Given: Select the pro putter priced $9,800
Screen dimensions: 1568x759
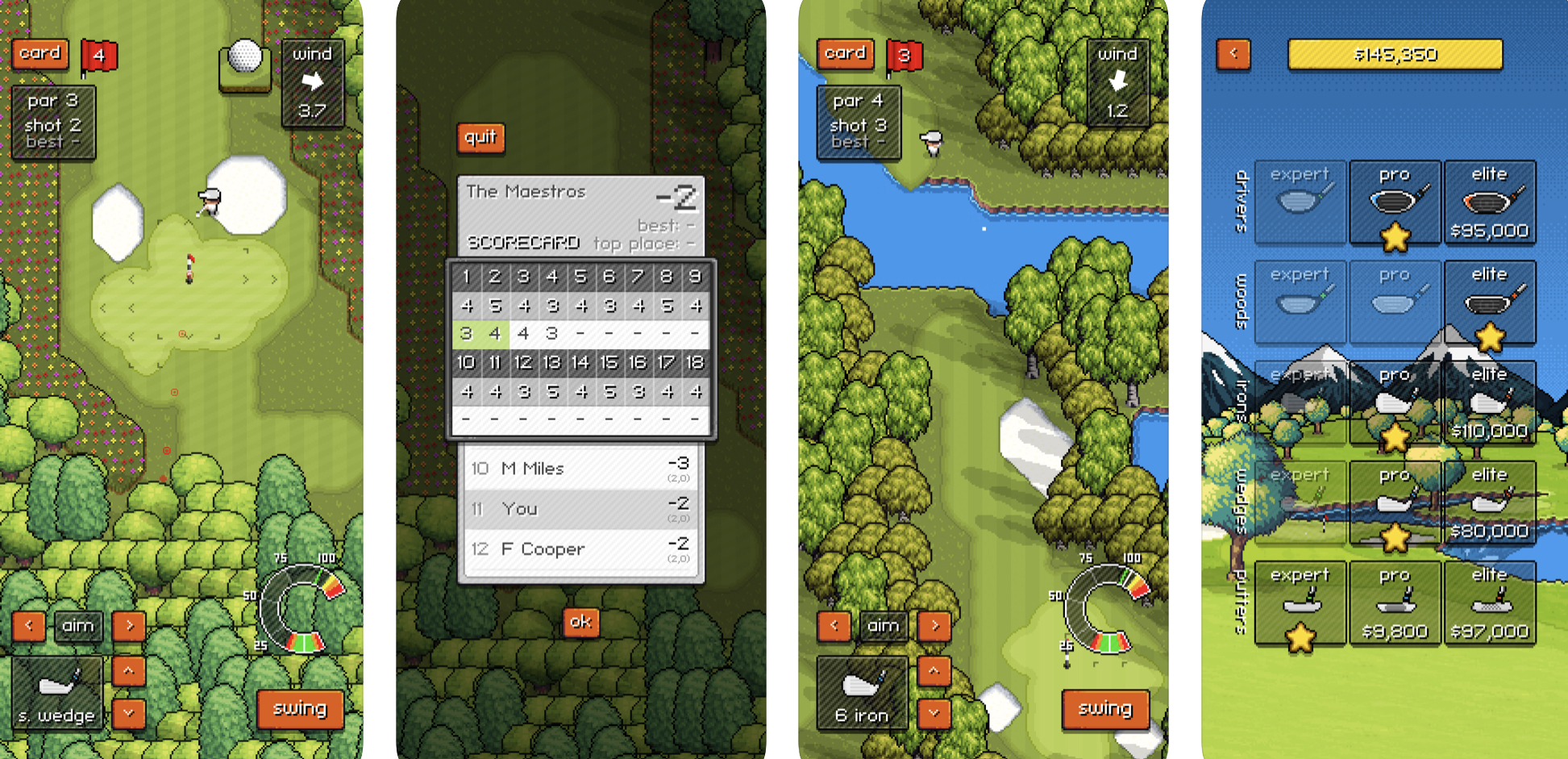Looking at the screenshot, I should [1395, 603].
